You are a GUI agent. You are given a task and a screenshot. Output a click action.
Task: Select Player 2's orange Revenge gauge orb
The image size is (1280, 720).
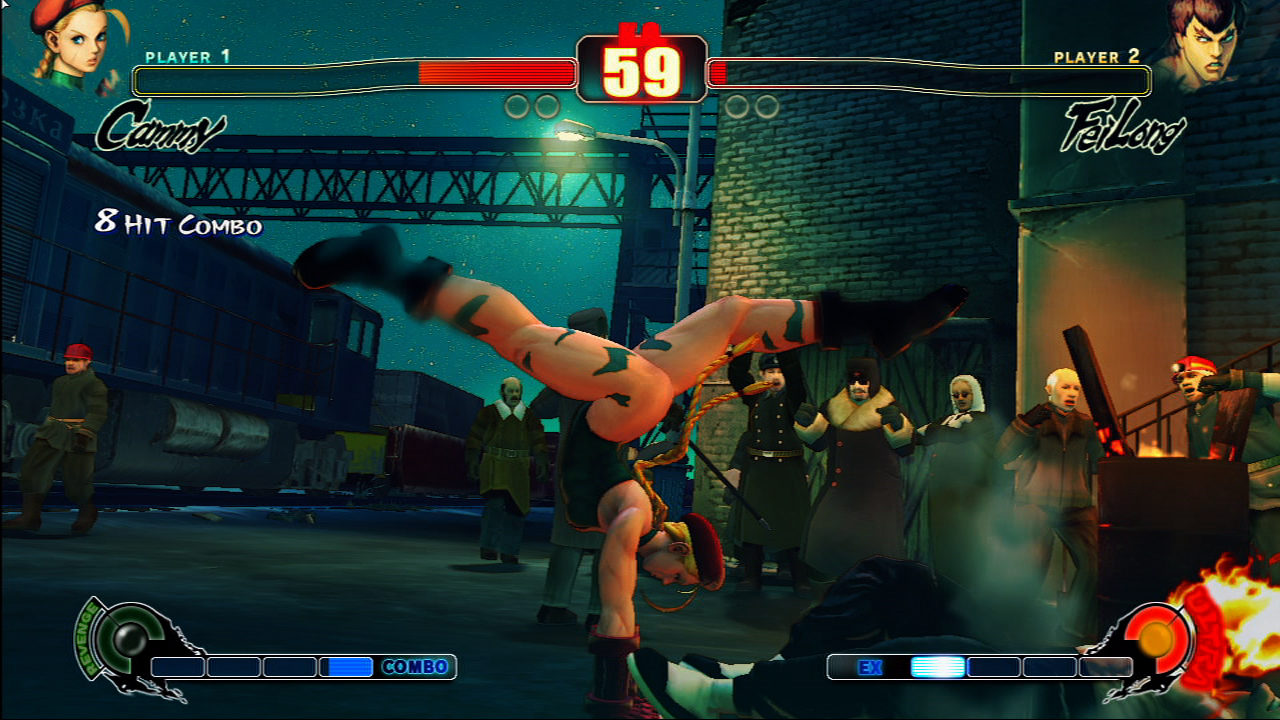click(1157, 638)
